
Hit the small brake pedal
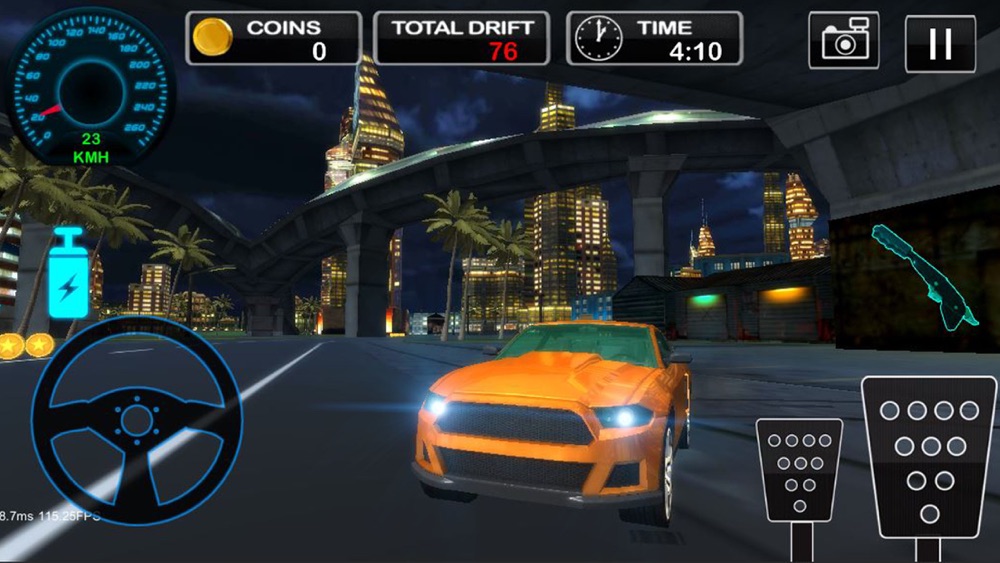[799, 469]
